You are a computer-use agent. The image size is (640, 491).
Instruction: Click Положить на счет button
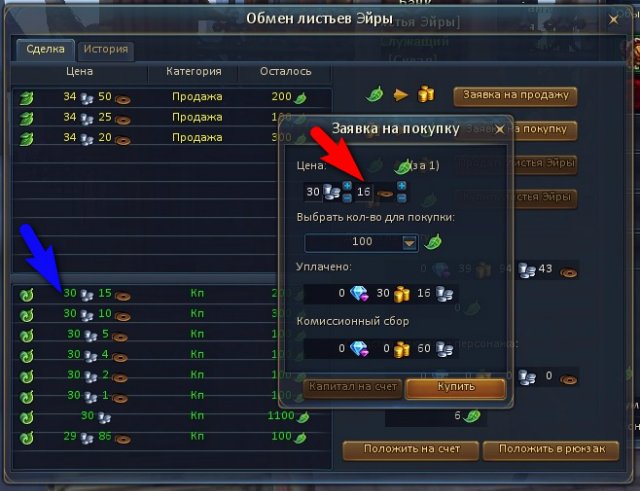pos(409,450)
